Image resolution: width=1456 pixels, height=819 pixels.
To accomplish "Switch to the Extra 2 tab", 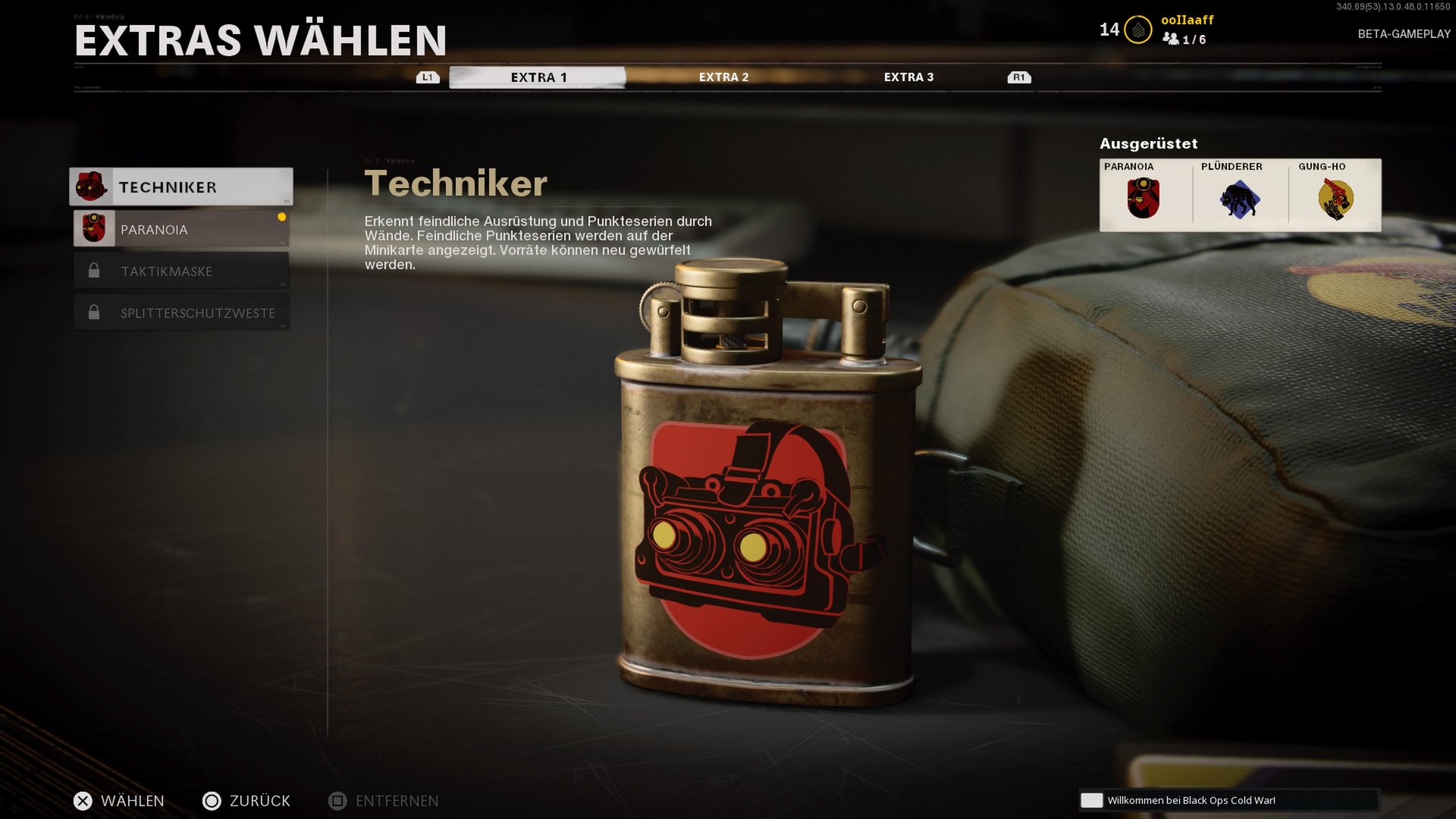I will (x=722, y=77).
